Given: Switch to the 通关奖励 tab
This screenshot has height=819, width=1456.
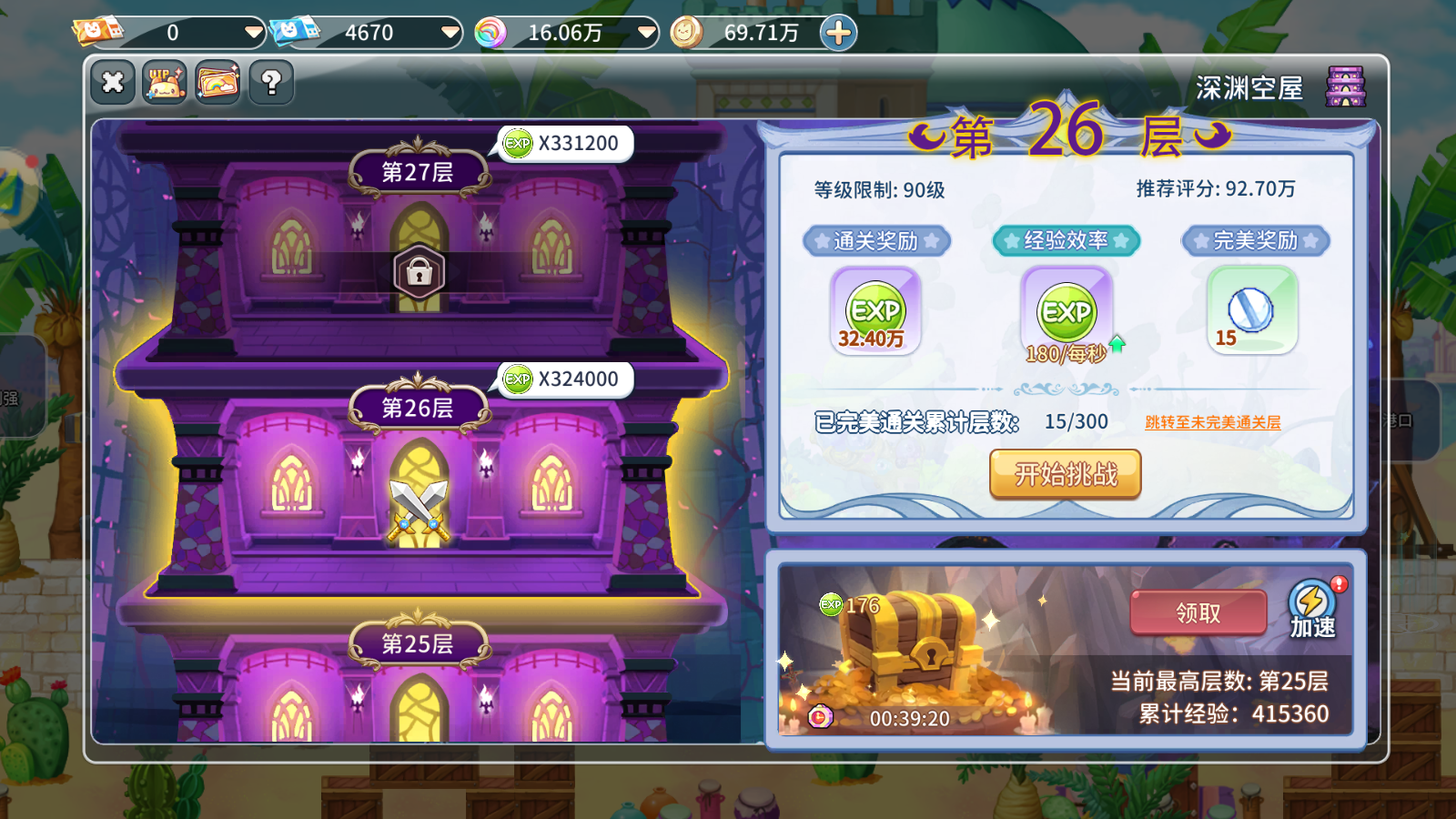Looking at the screenshot, I should click(876, 241).
